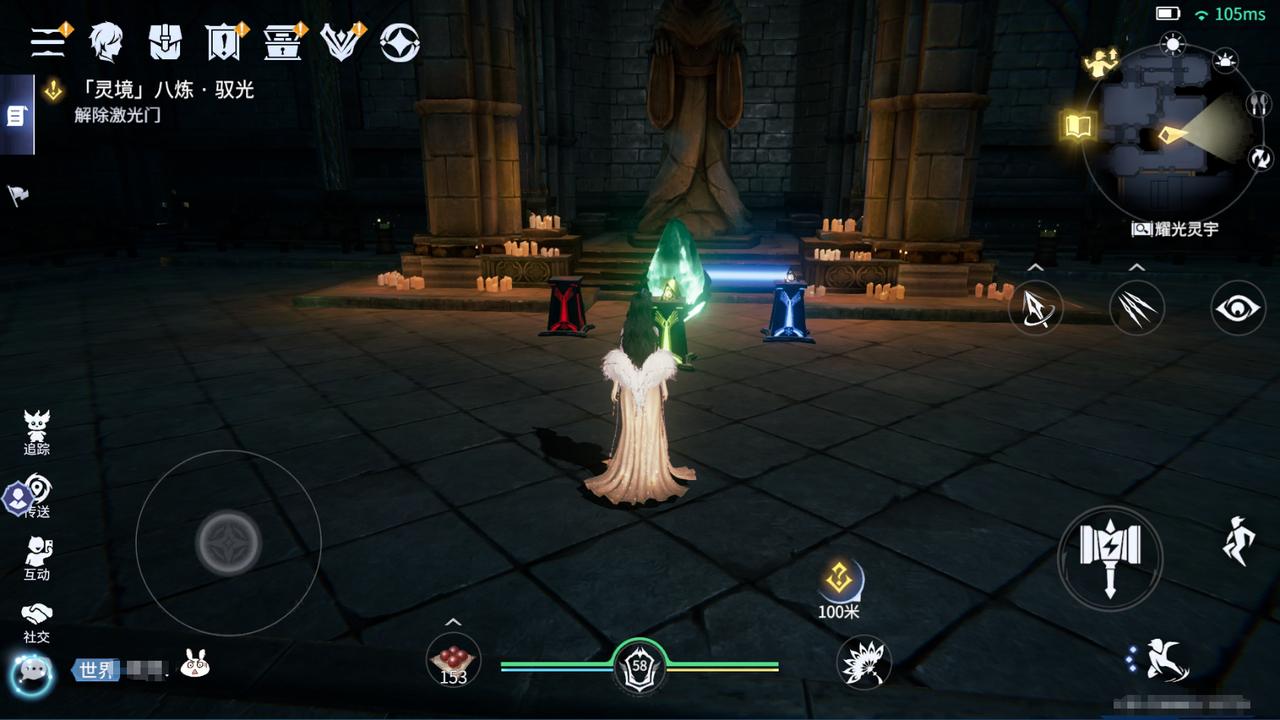Trigger the lightning hammer main attack

pos(1110,558)
